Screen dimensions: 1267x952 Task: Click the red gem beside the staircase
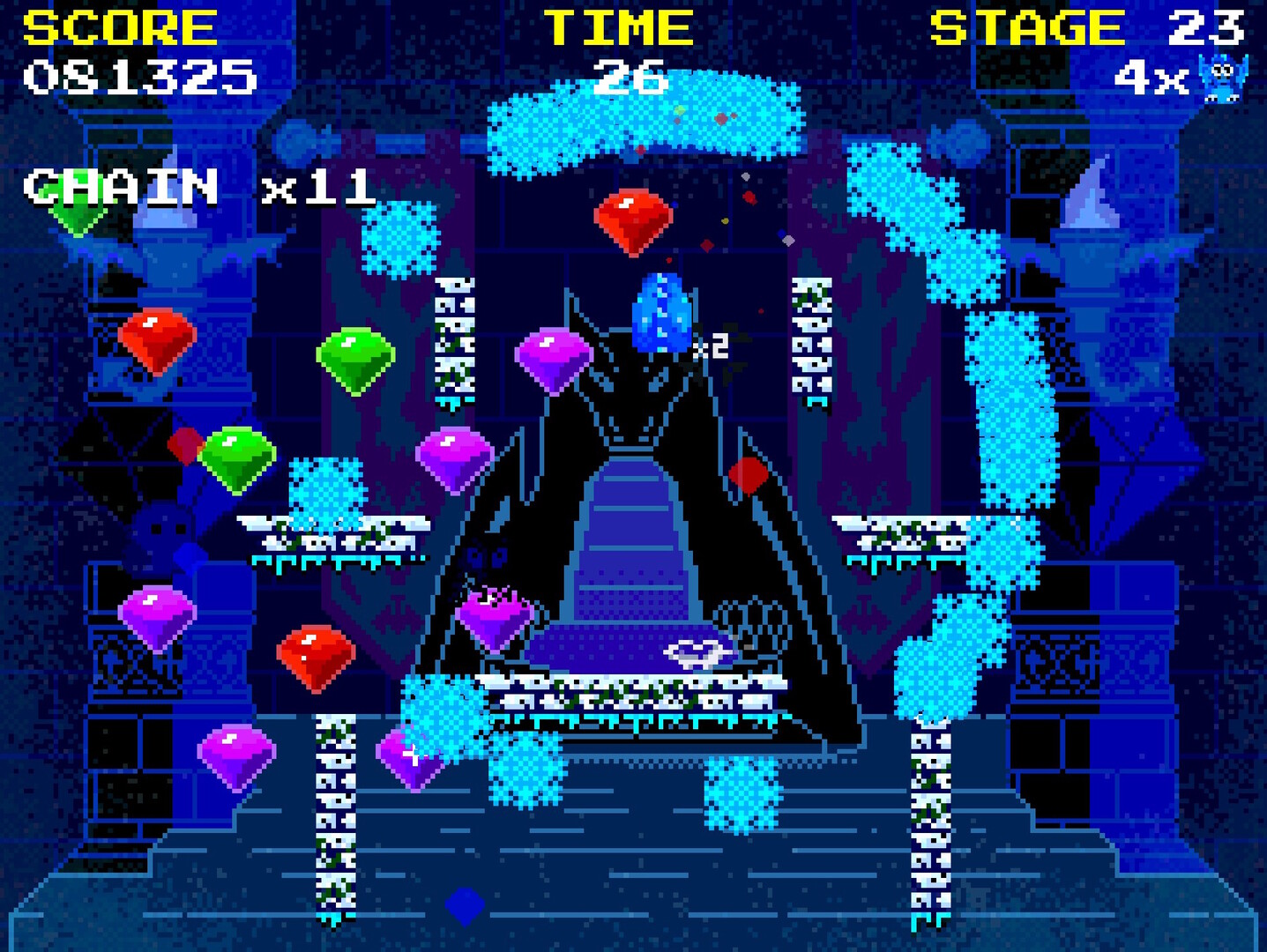[749, 474]
